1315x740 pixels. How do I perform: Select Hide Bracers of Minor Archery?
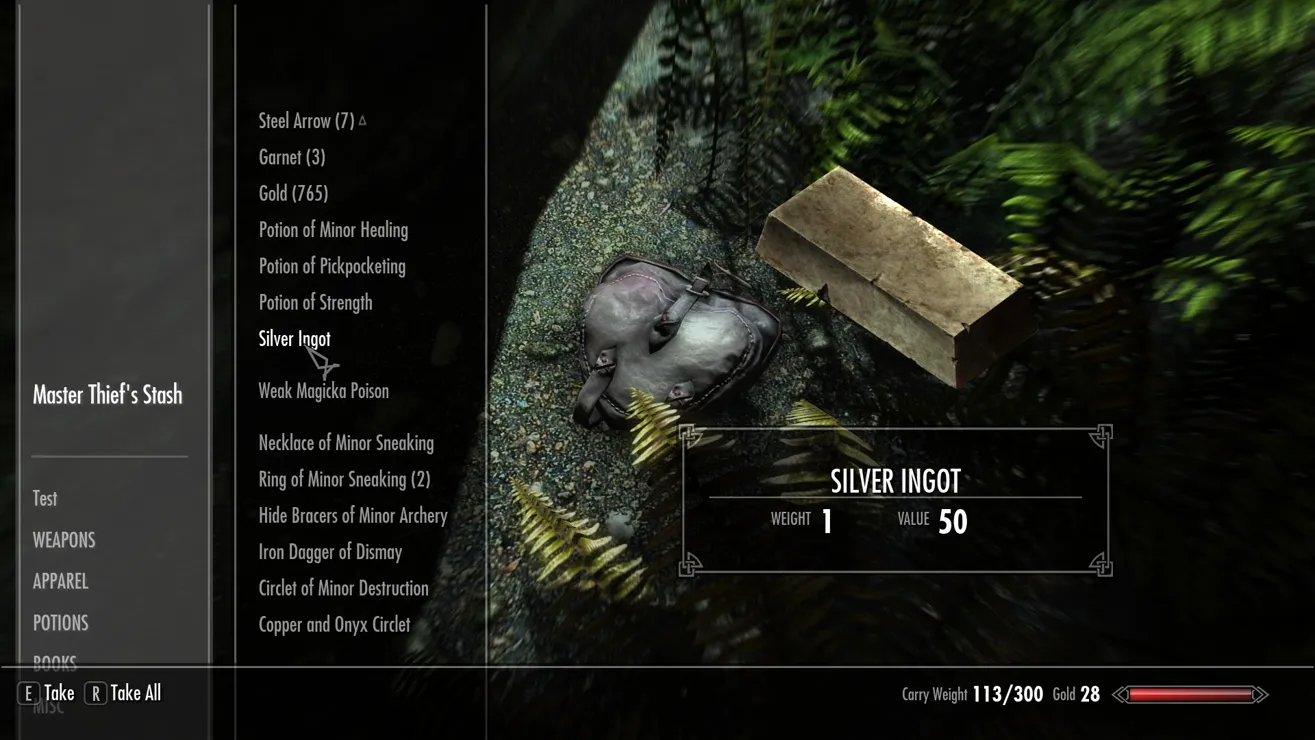[353, 516]
